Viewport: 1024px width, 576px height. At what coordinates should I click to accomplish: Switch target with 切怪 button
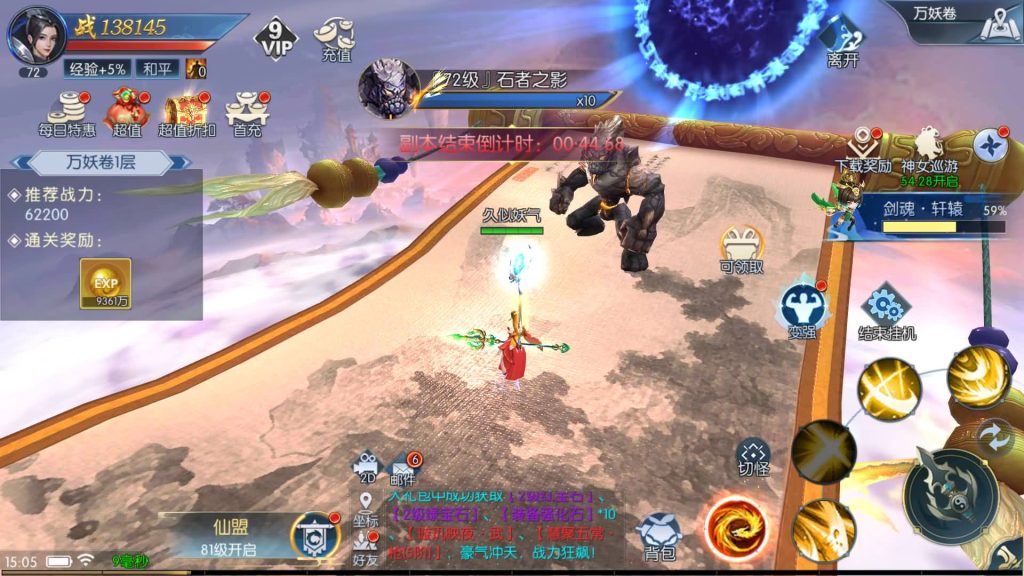click(753, 458)
